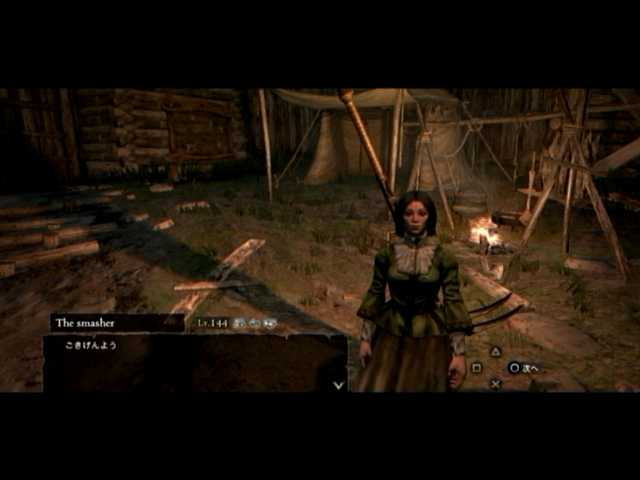The height and width of the screenshot is (480, 640).
Task: Advance dialogue with the down arrow
Action: coord(338,383)
